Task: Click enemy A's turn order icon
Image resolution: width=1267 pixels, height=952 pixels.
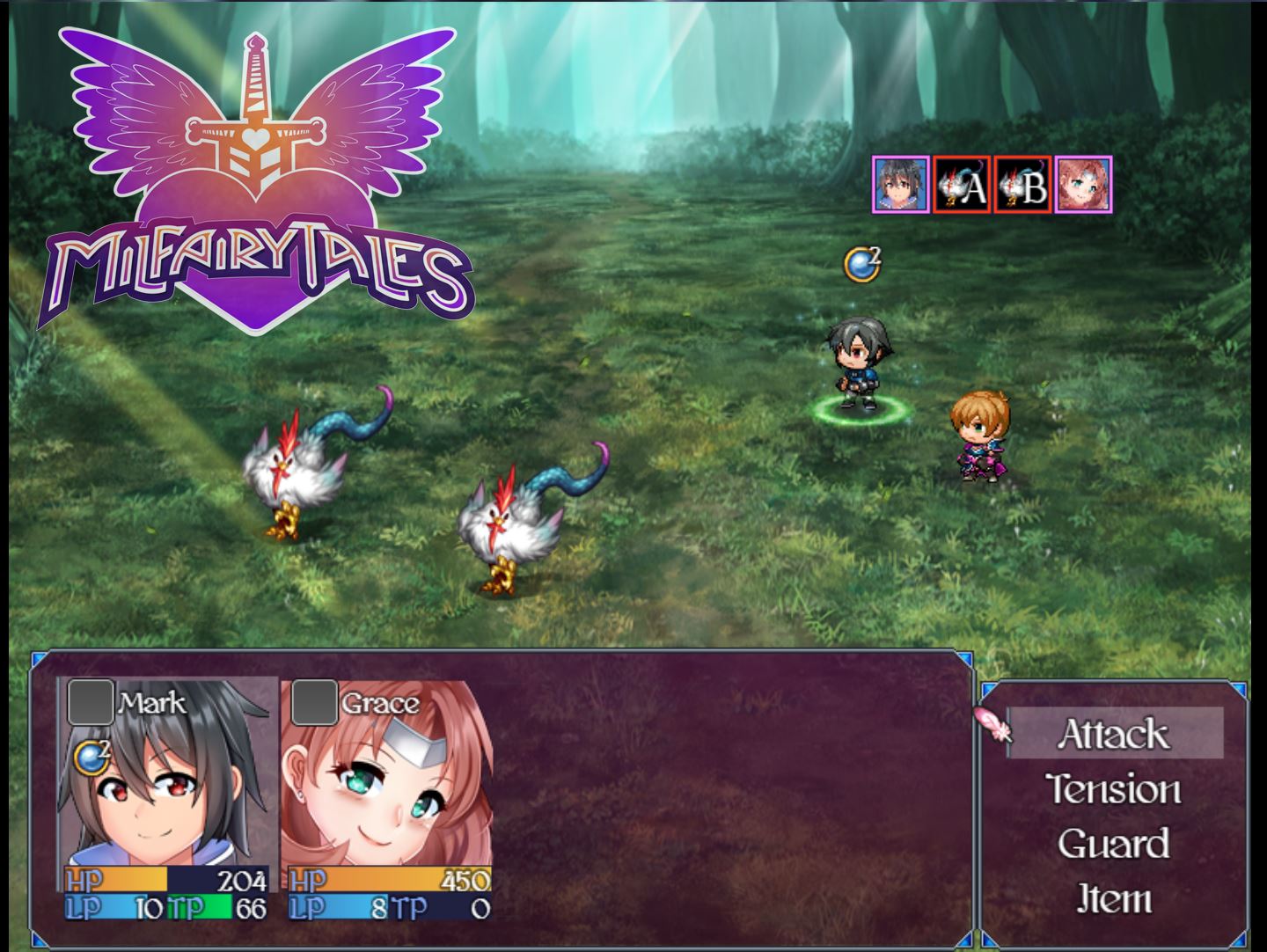Action: point(962,185)
